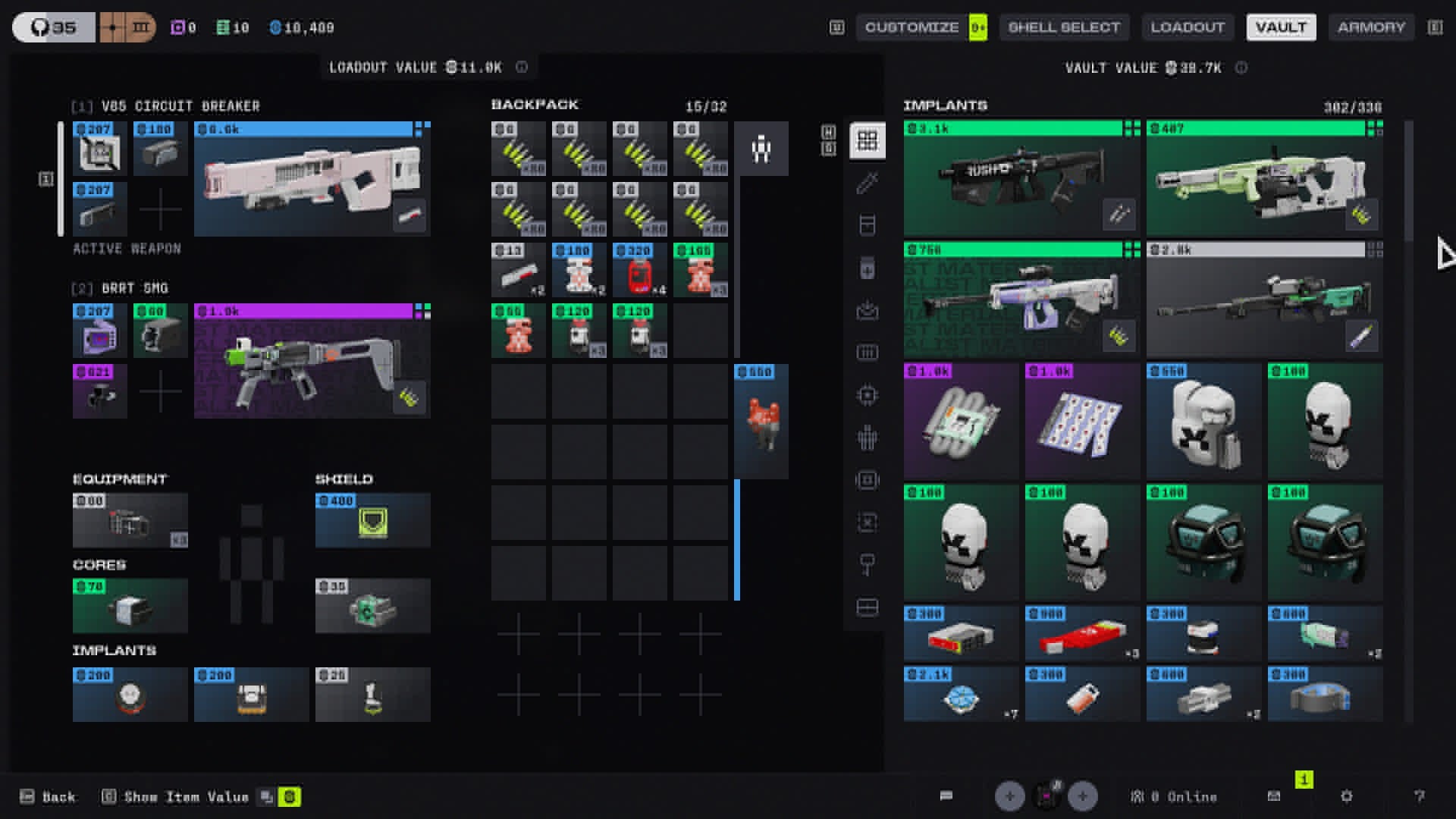The image size is (1456, 819).
Task: Pick the black scoped rifle in the vault
Action: click(1021, 180)
